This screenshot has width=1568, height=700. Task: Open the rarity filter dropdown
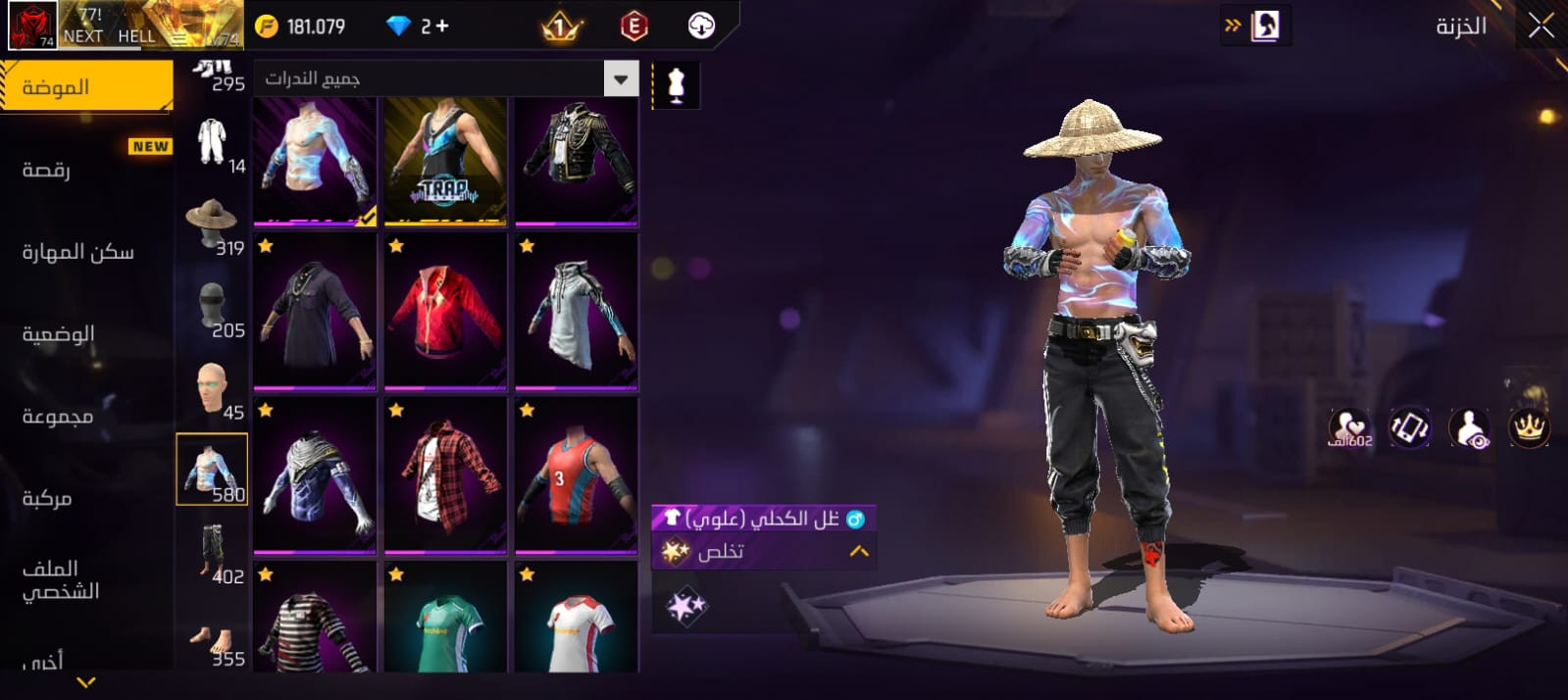(x=621, y=79)
